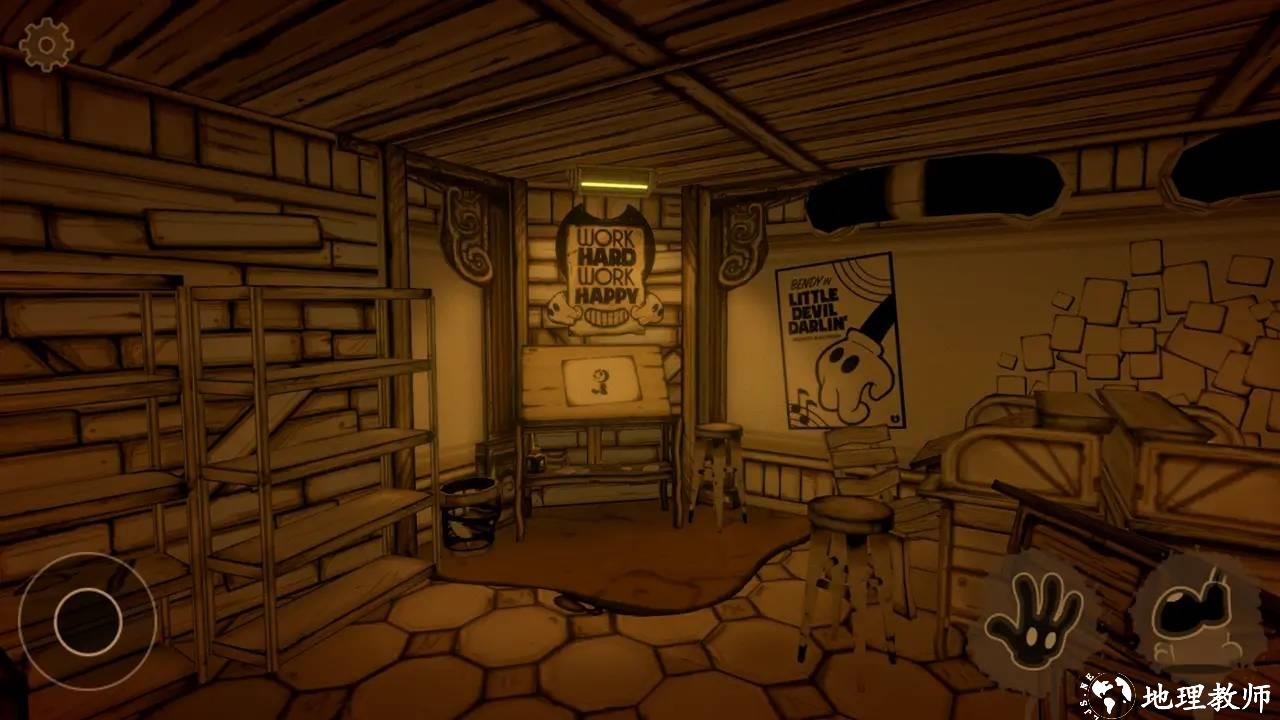
Task: Open the gear settings menu
Action: tap(46, 44)
